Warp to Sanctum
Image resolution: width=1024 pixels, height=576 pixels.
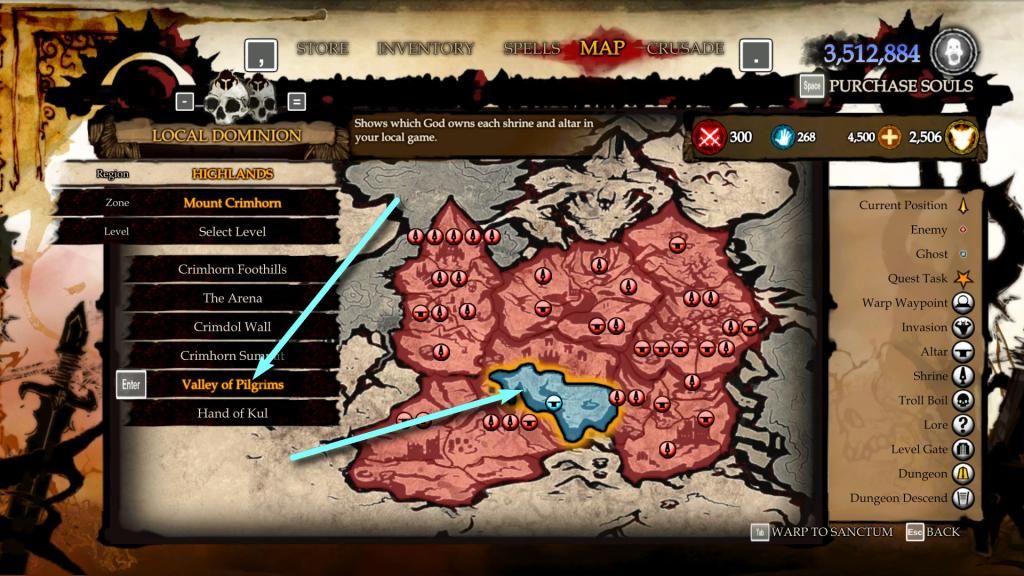pos(831,532)
